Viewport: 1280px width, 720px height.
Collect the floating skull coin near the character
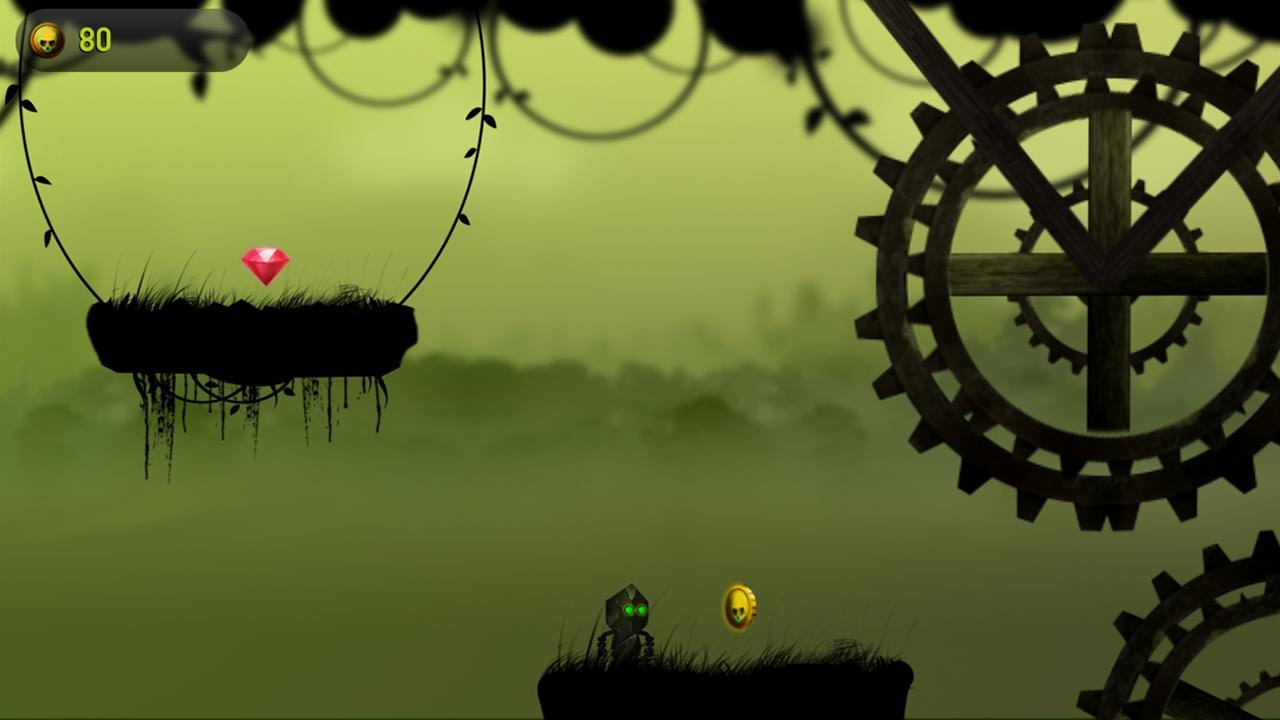(x=740, y=606)
